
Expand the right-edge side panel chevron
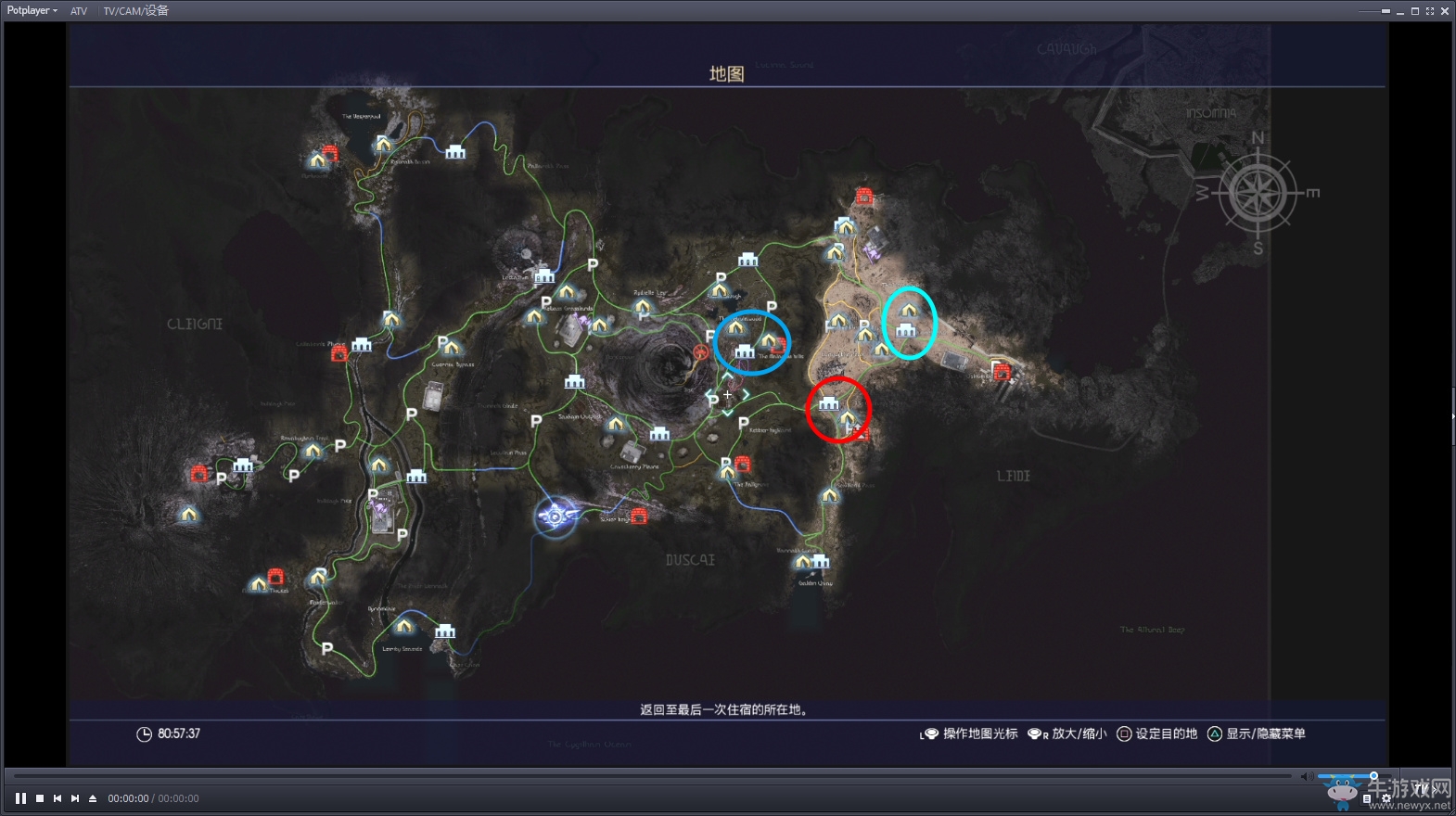pyautogui.click(x=1451, y=417)
